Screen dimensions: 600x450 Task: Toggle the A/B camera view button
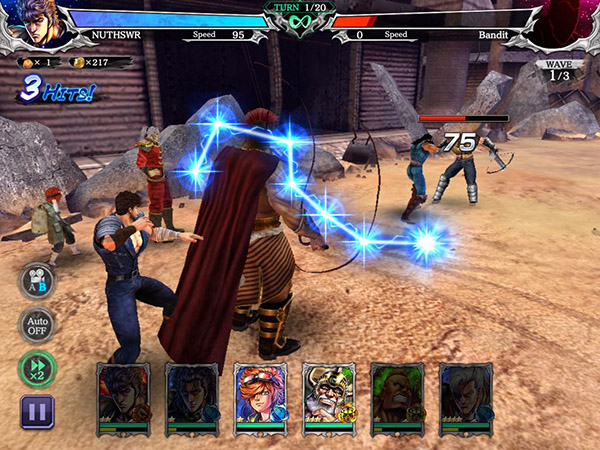[37, 281]
